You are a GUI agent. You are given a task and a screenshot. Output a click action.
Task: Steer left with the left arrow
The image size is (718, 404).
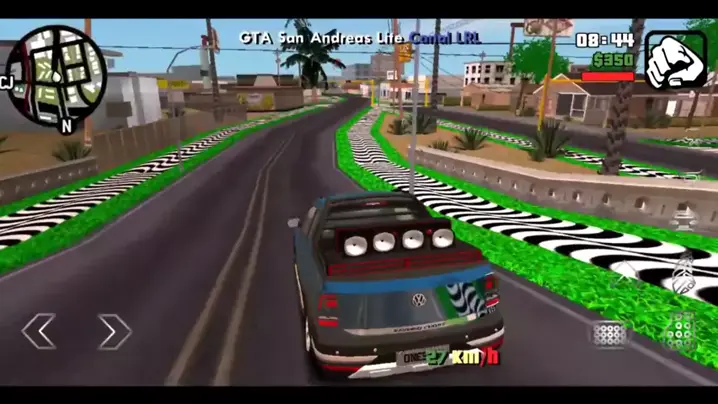(40, 331)
